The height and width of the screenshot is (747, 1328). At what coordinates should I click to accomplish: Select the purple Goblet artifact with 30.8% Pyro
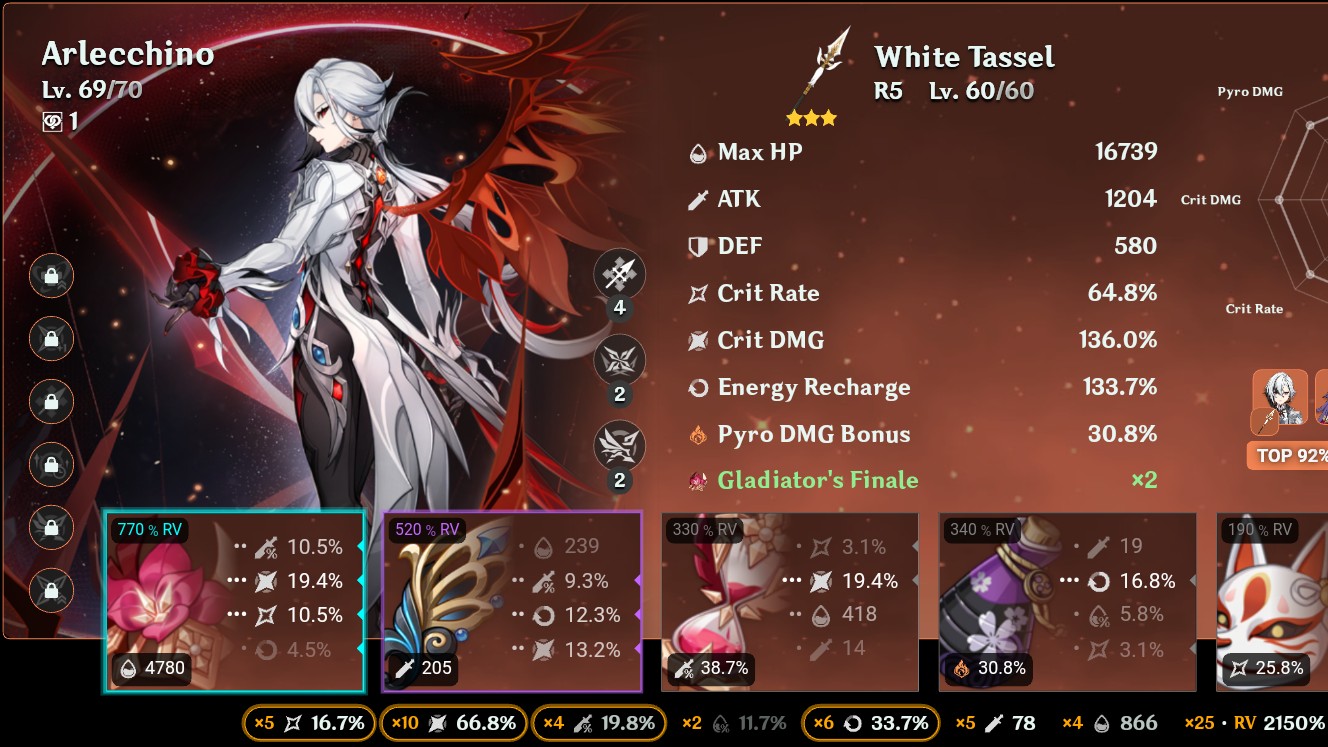[x=1066, y=600]
